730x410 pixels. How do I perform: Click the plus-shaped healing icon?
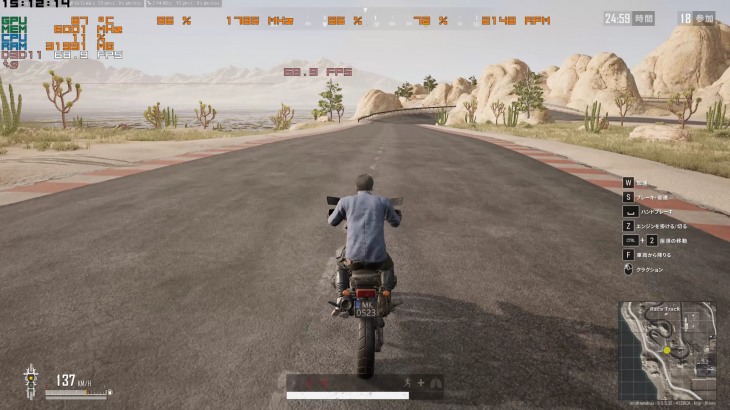pyautogui.click(x=421, y=382)
